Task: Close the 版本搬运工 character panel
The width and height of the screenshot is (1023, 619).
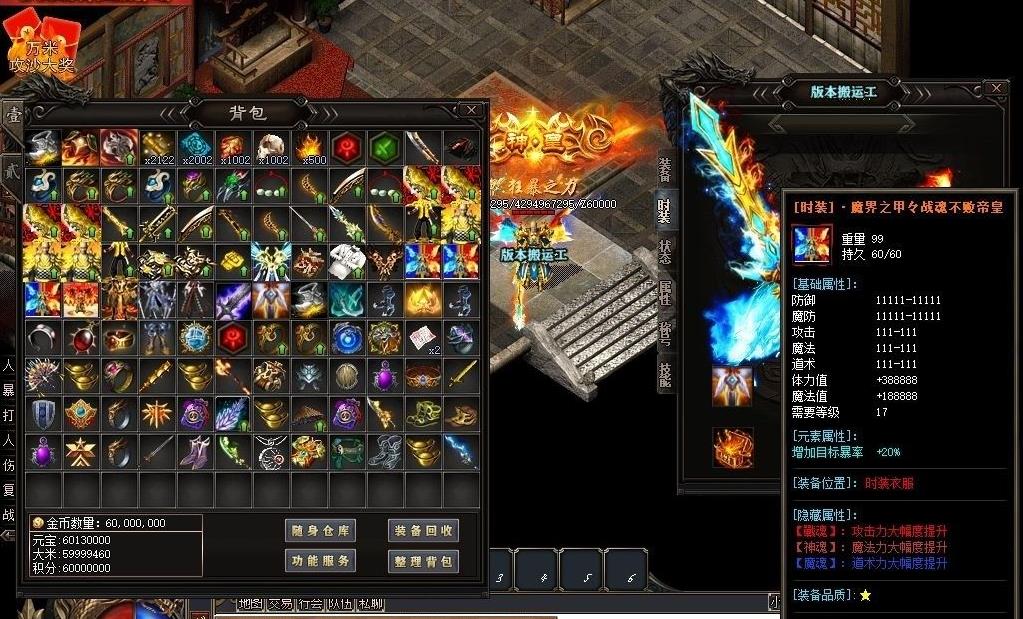Action: coord(995,89)
